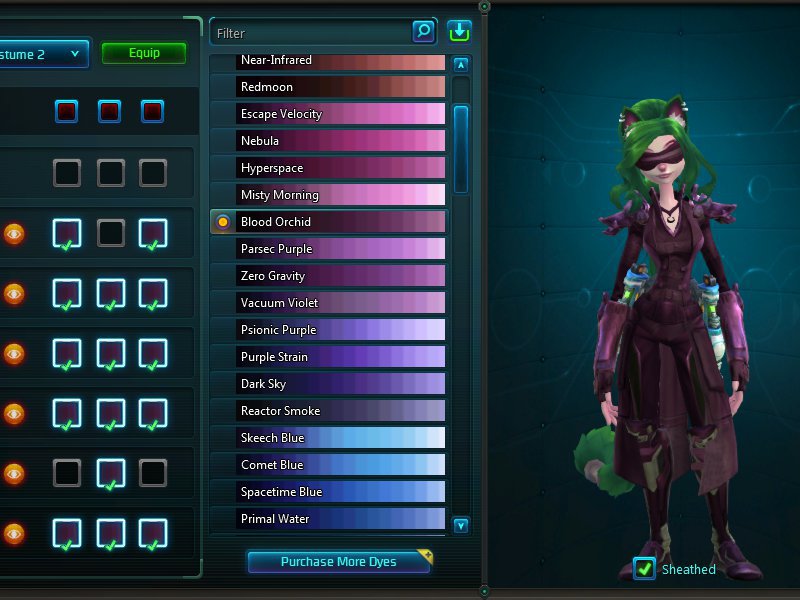800x600 pixels.
Task: Click the green Equip button
Action: 144,53
